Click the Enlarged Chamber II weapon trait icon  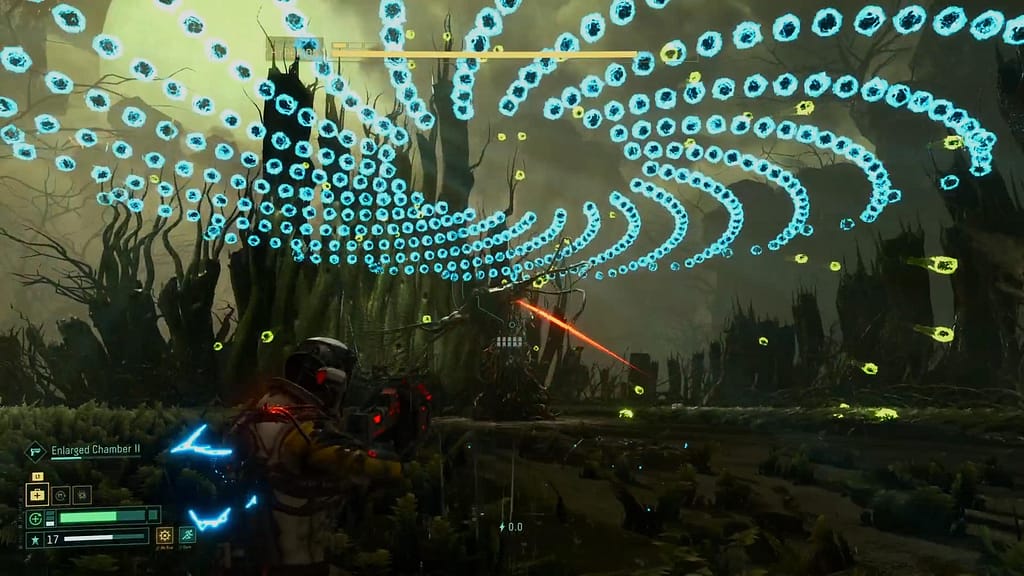point(36,452)
